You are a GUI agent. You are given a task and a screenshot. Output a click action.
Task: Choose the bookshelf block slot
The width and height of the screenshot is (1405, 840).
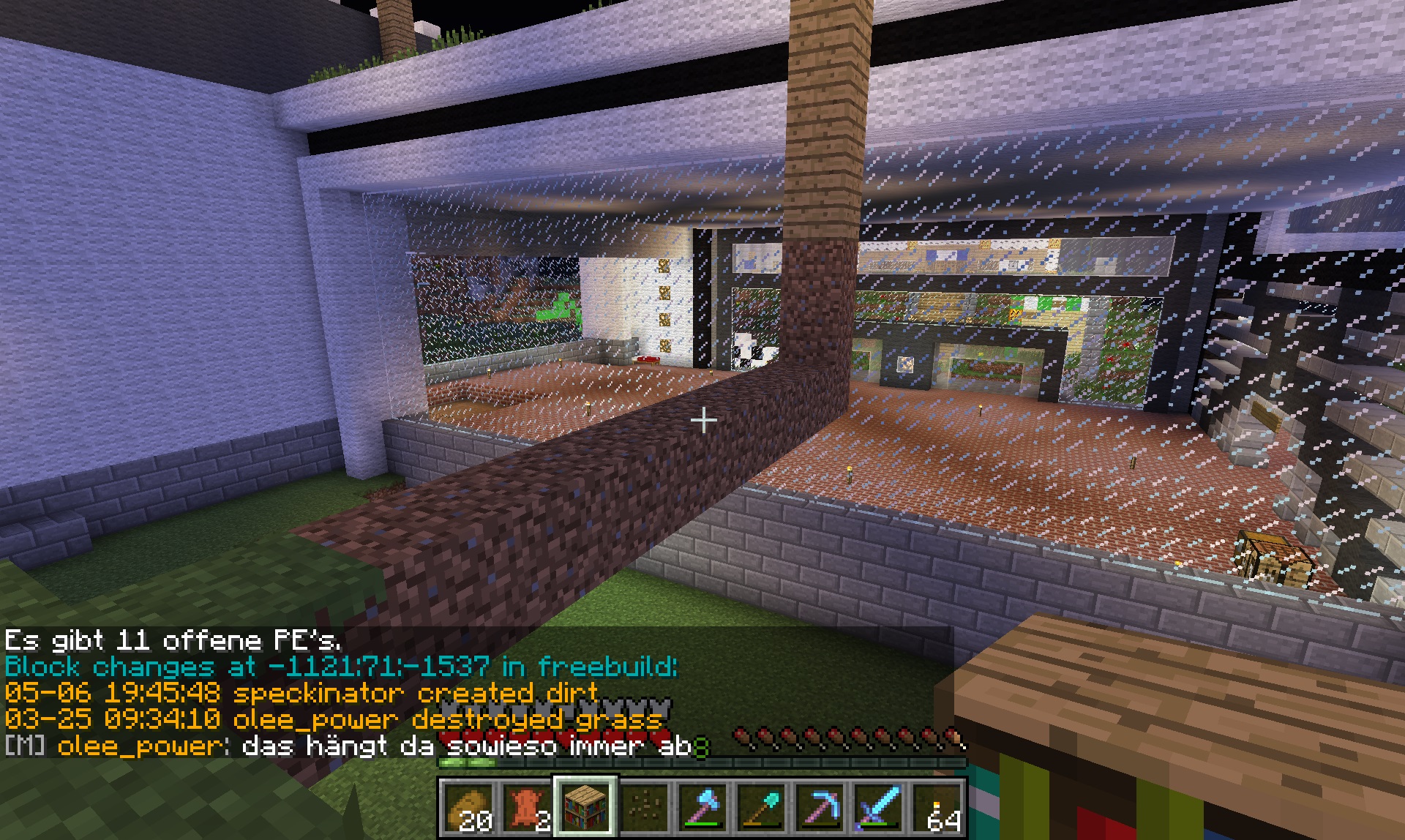586,808
